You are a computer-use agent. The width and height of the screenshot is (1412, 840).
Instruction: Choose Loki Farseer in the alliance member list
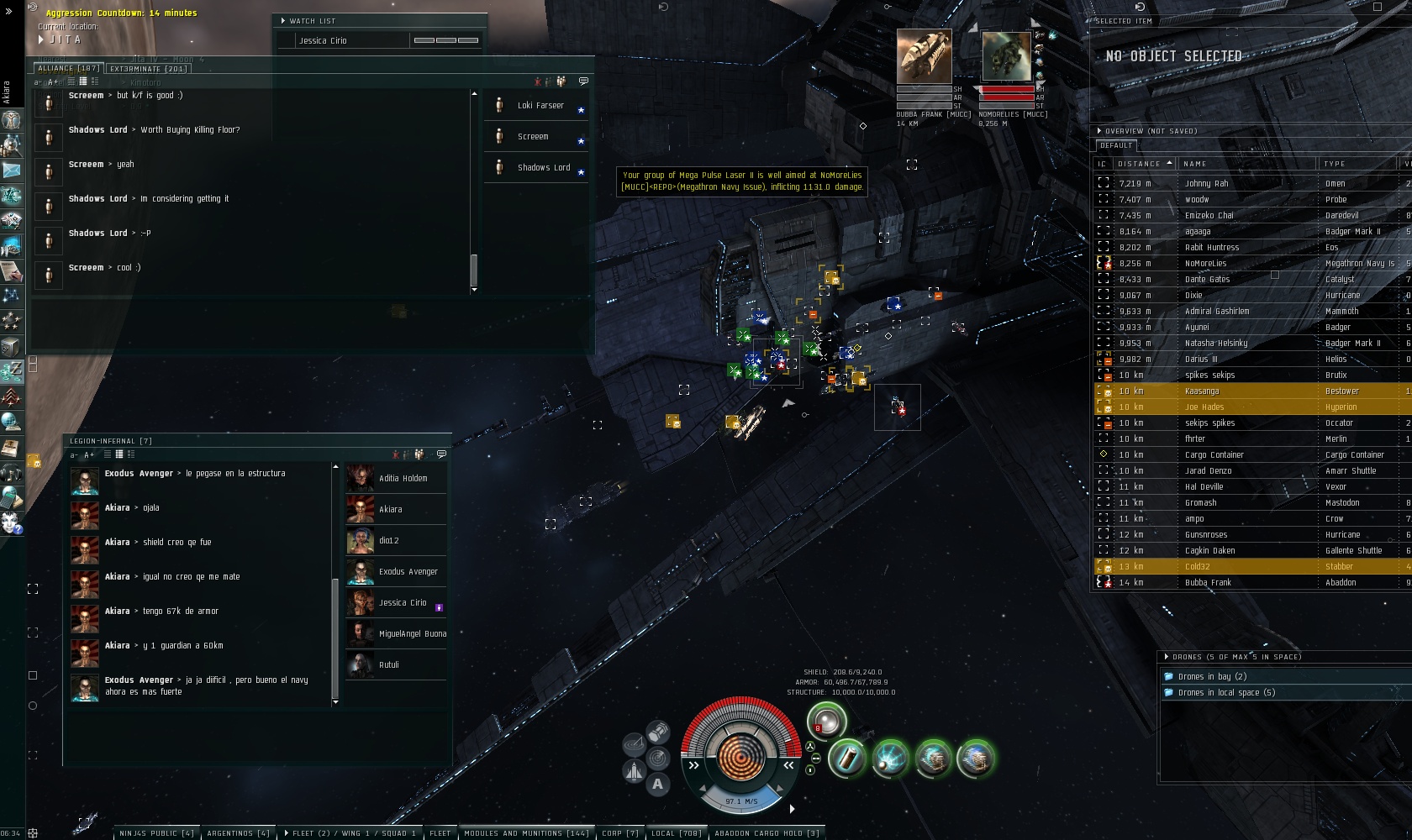point(540,106)
